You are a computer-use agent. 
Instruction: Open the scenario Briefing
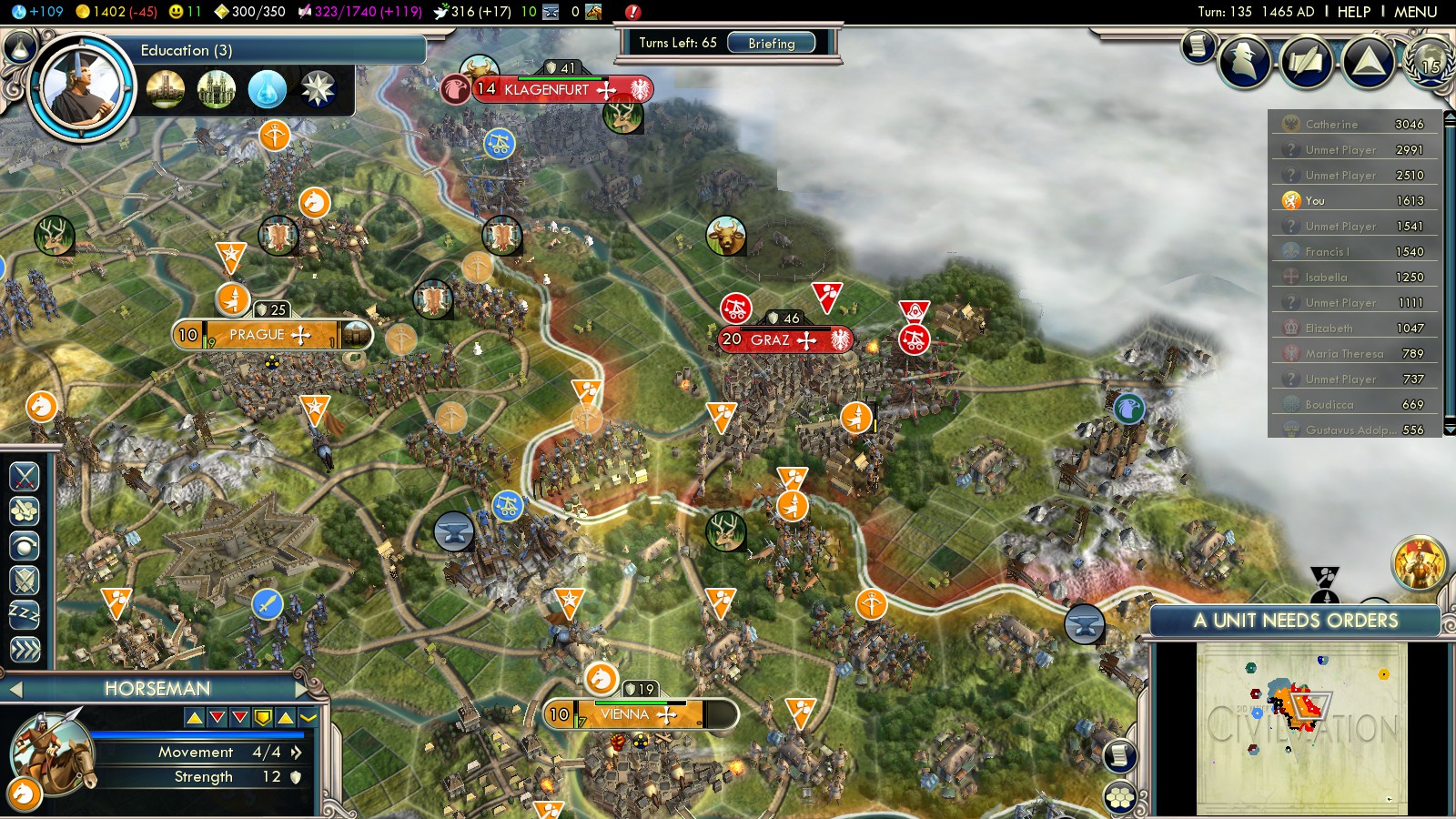pyautogui.click(x=771, y=43)
